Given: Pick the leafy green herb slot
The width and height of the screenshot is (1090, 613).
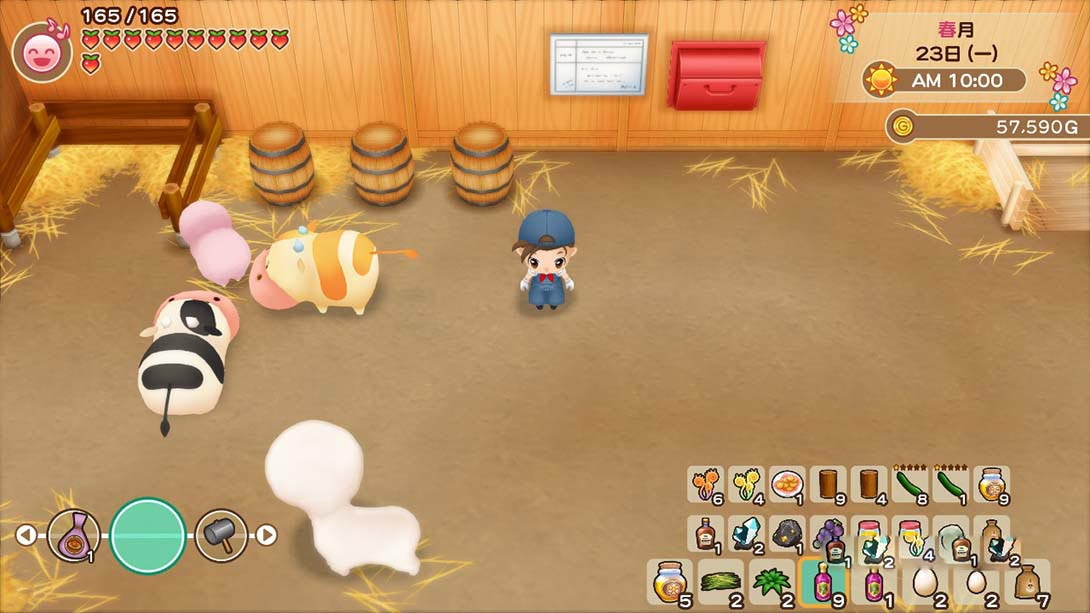Looking at the screenshot, I should tap(771, 580).
